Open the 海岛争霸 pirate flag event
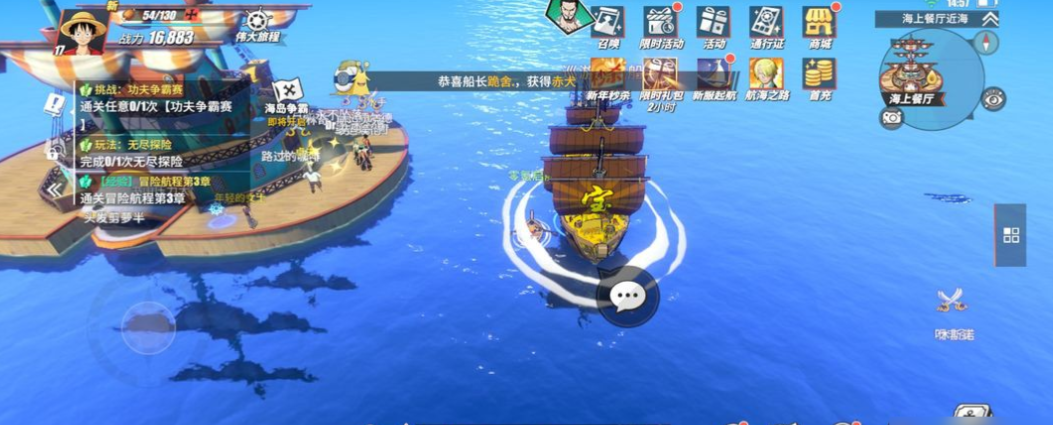 [x=287, y=94]
